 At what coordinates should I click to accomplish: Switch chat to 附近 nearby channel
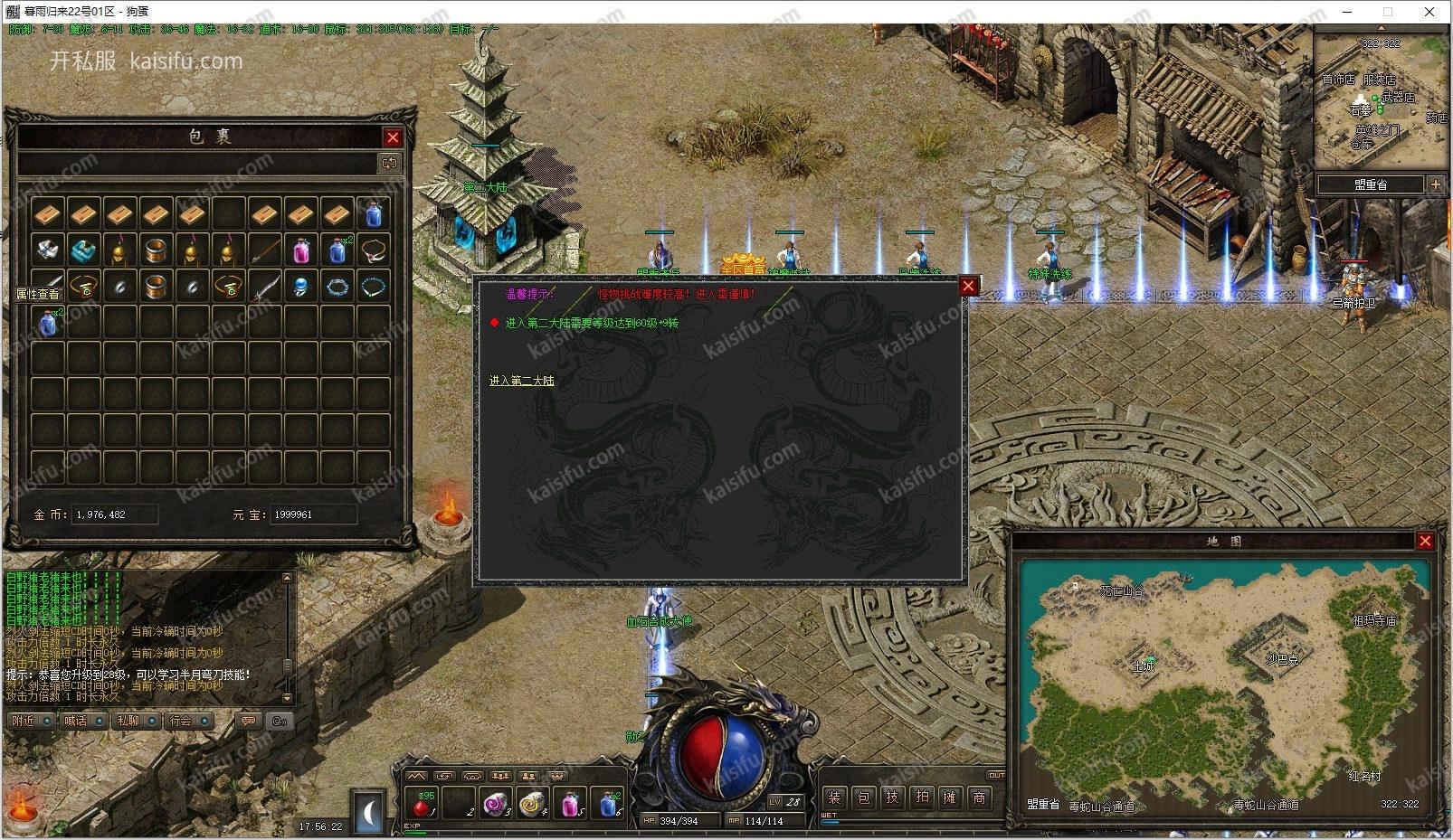pos(24,721)
